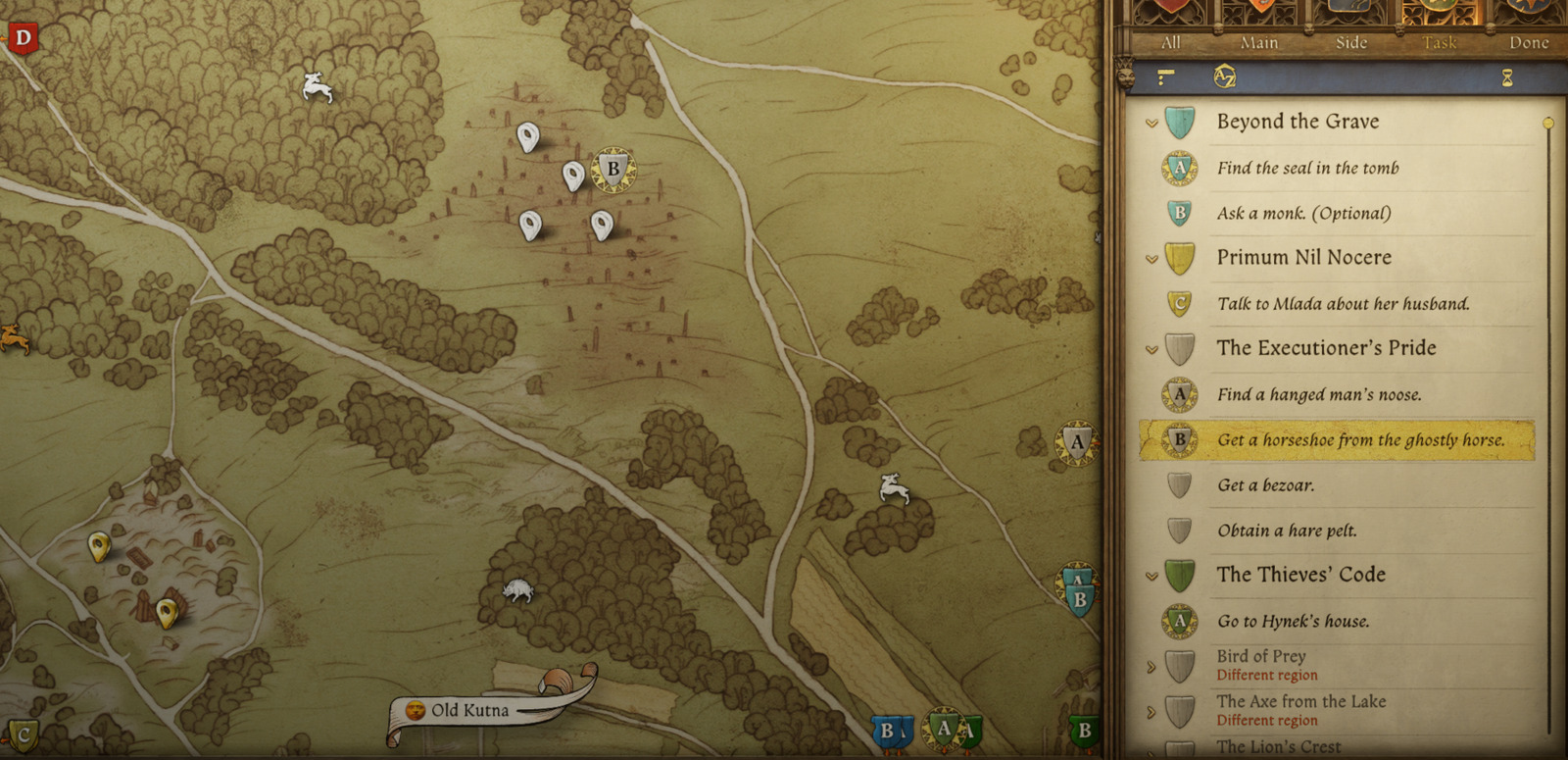The width and height of the screenshot is (1568, 760).
Task: Click the objective Go to Hynek's house
Action: [1294, 621]
